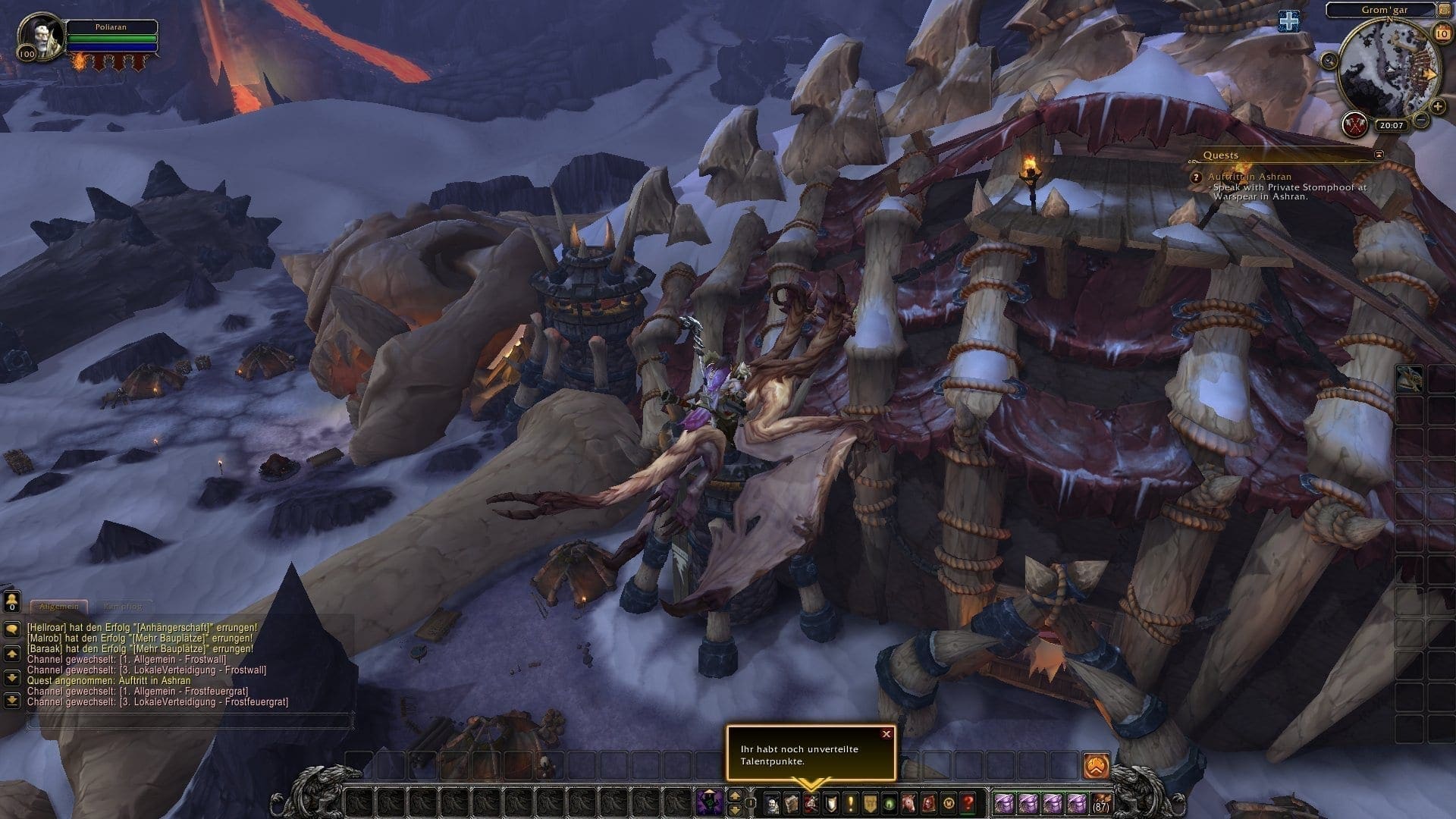Select the Allgemein chat tab

click(x=58, y=607)
